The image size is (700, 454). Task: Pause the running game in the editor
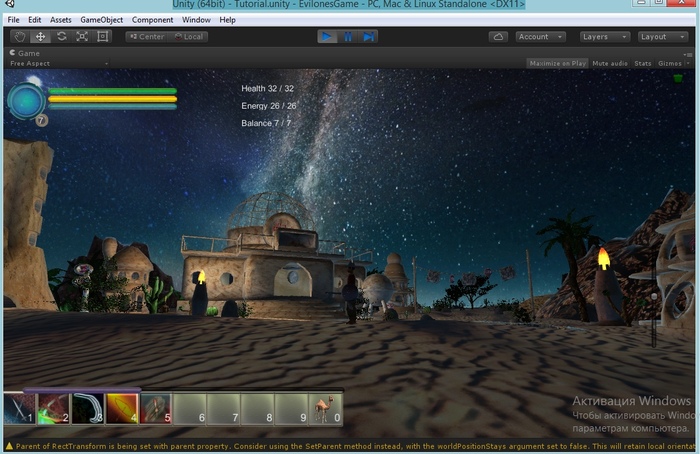348,37
